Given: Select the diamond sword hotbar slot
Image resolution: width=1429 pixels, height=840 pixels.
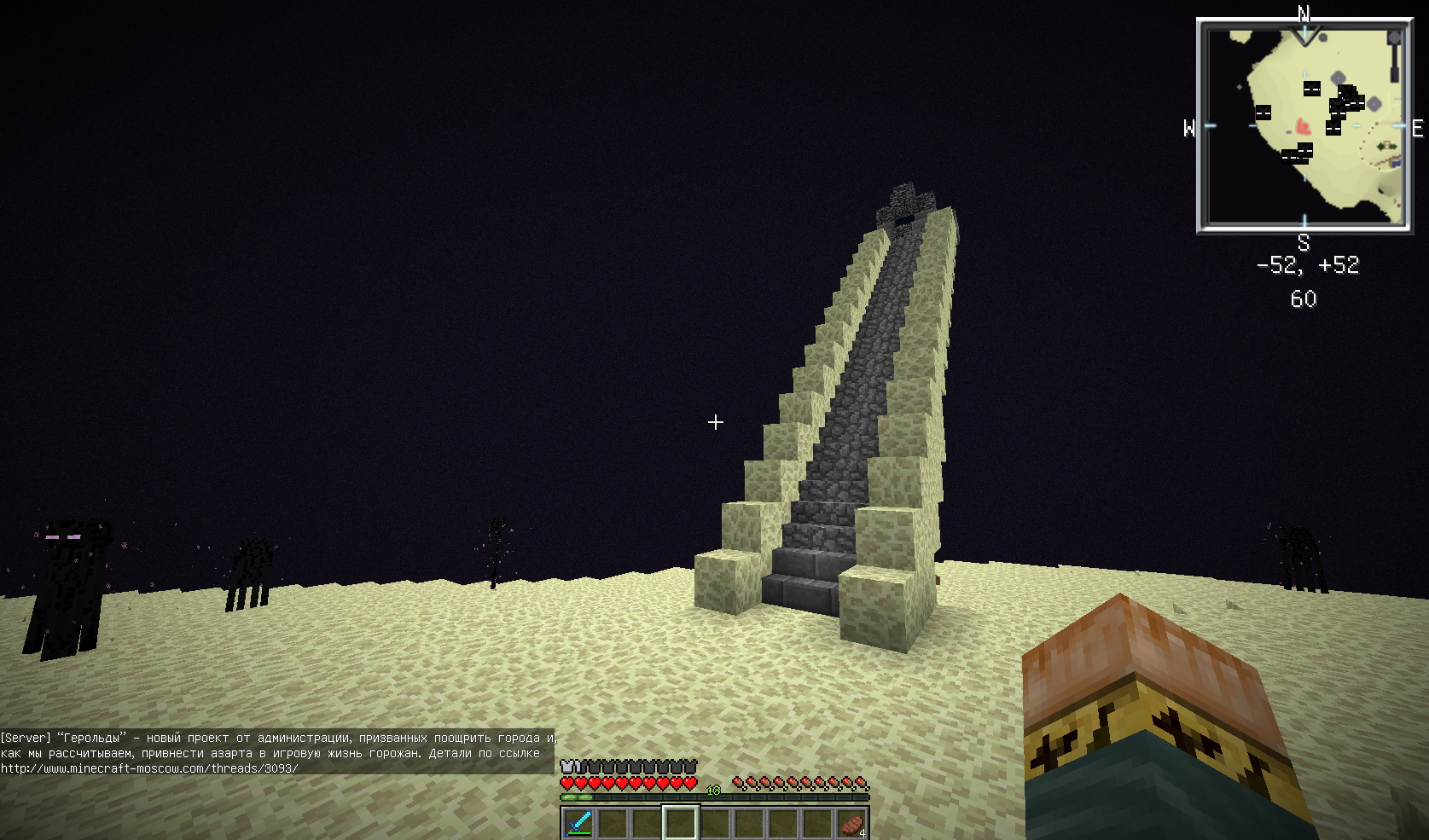Looking at the screenshot, I should tap(578, 823).
